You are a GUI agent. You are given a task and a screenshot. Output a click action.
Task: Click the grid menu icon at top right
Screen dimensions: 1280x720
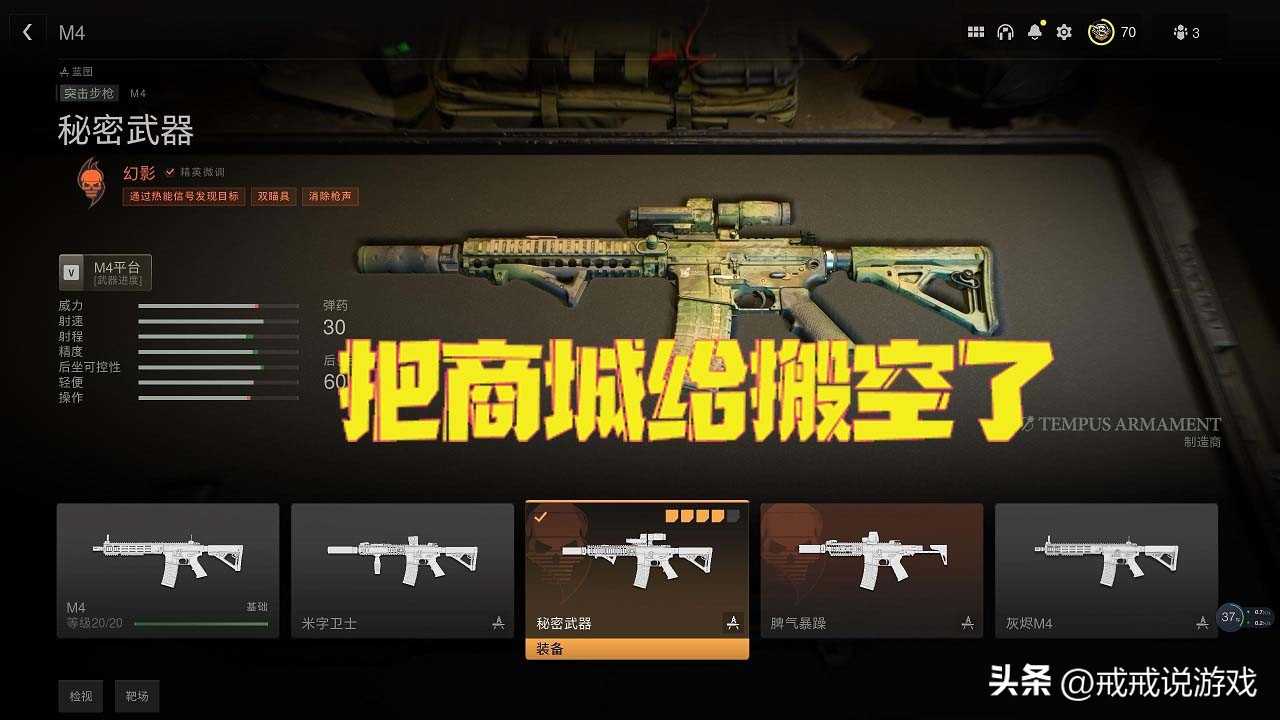click(976, 32)
